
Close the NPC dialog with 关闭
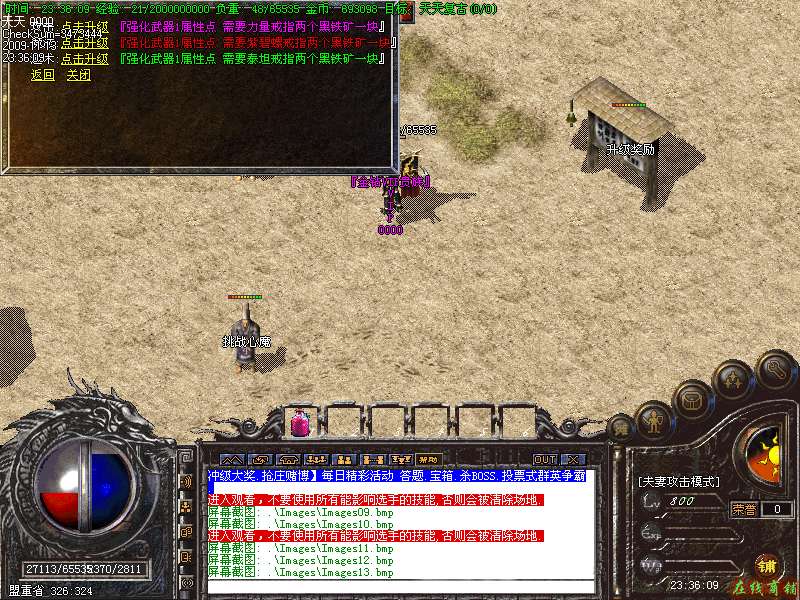pyautogui.click(x=78, y=75)
